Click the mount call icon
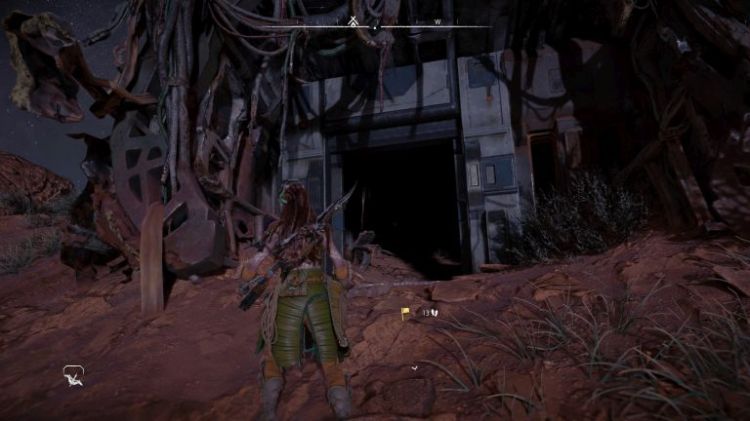Image resolution: width=750 pixels, height=421 pixels. pos(73,375)
